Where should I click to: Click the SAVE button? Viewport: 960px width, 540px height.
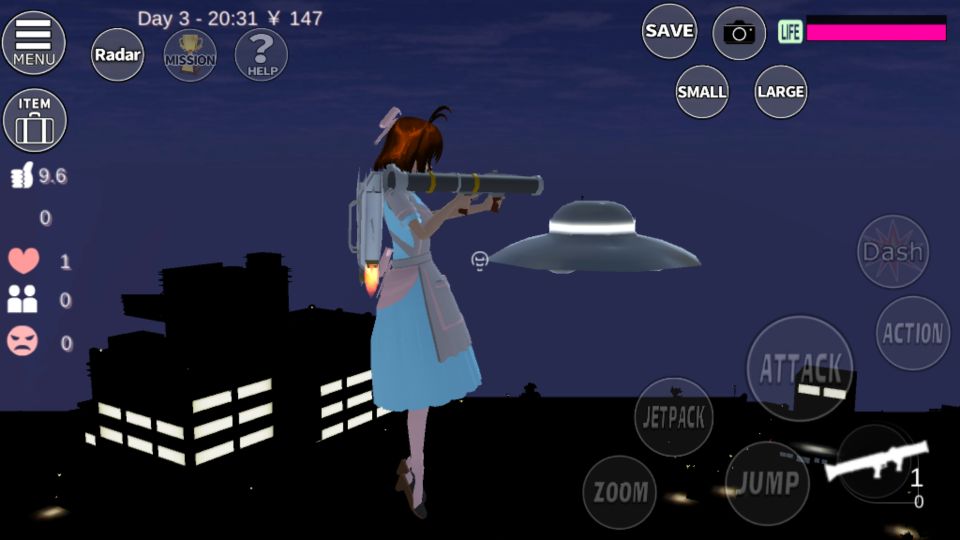click(669, 31)
